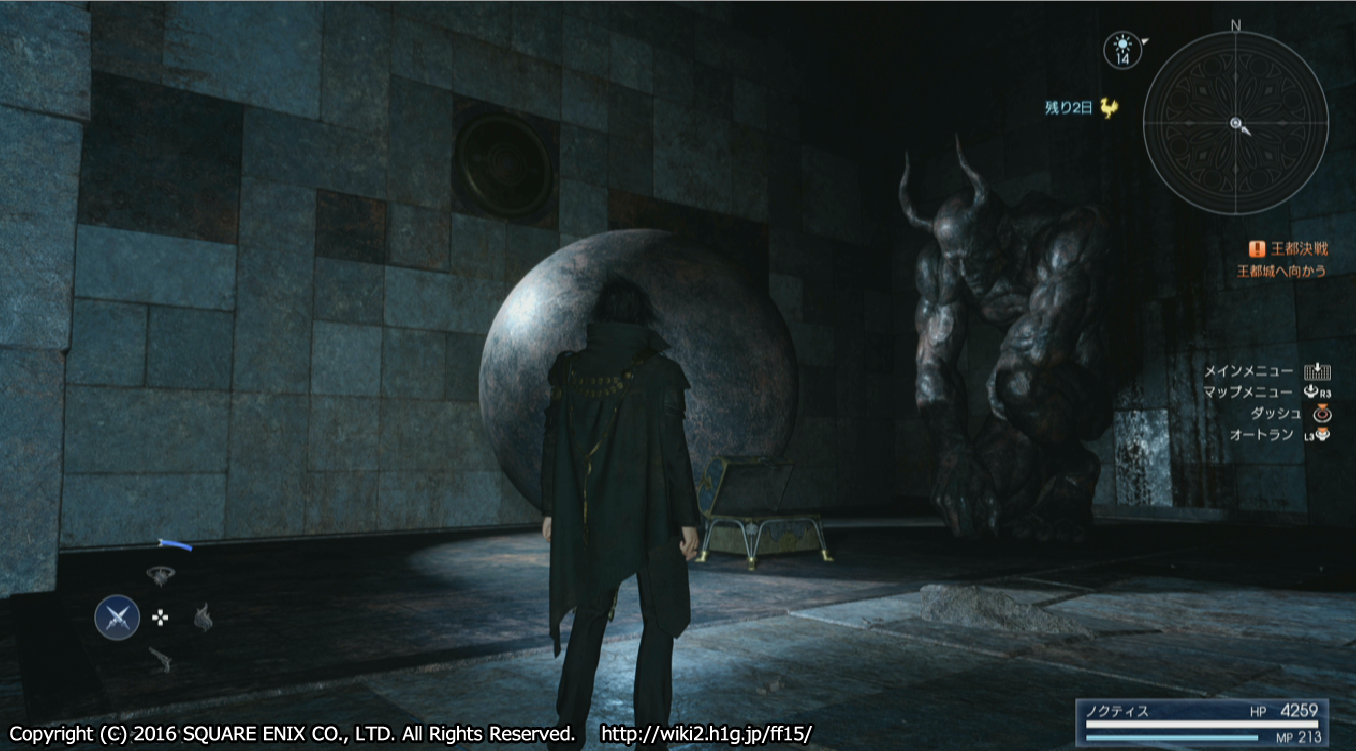Viewport: 1356px width, 751px height.
Task: Select the ringed star weapon slot
Action: 158,574
